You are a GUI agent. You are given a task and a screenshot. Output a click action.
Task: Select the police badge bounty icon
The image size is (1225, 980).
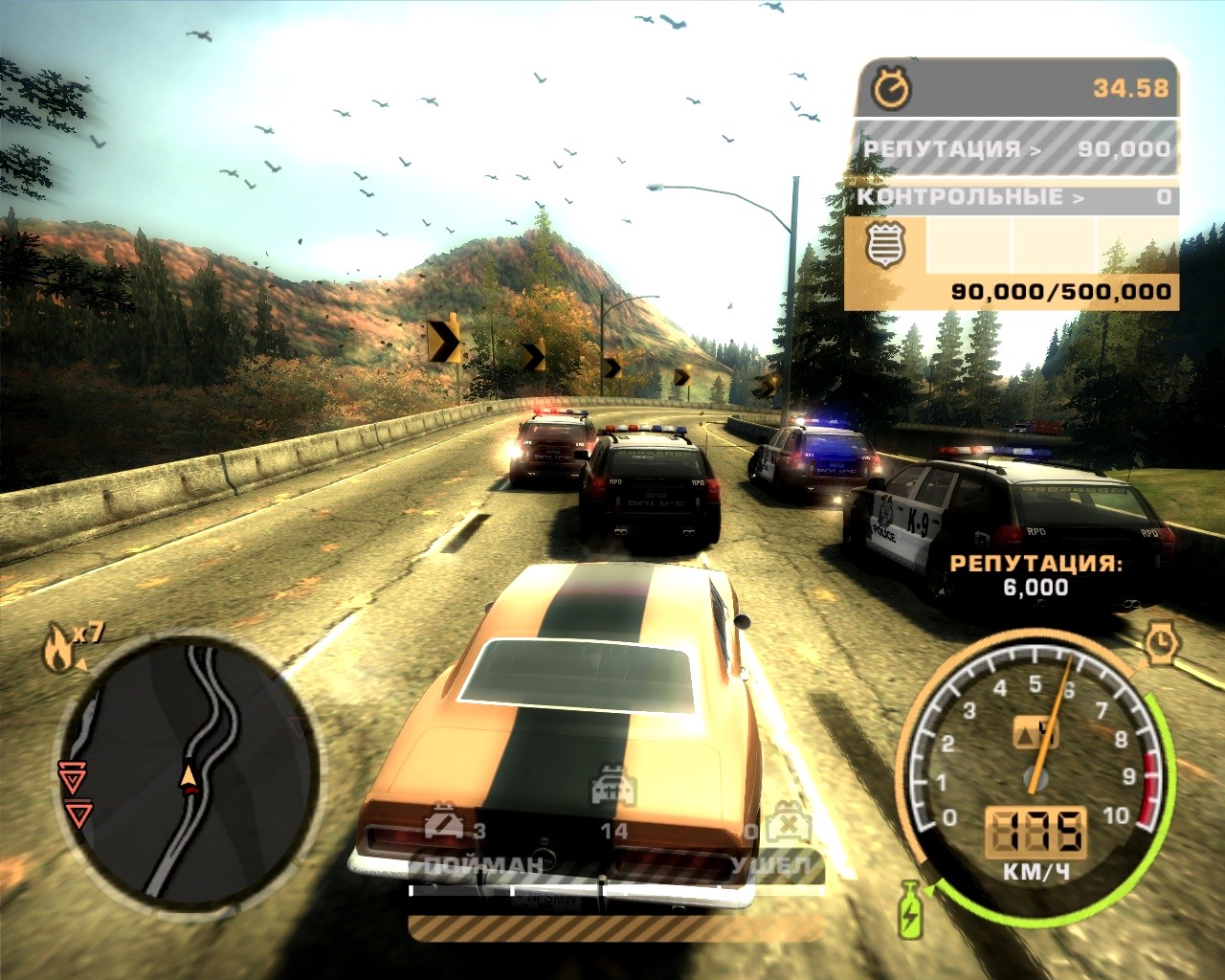[885, 245]
